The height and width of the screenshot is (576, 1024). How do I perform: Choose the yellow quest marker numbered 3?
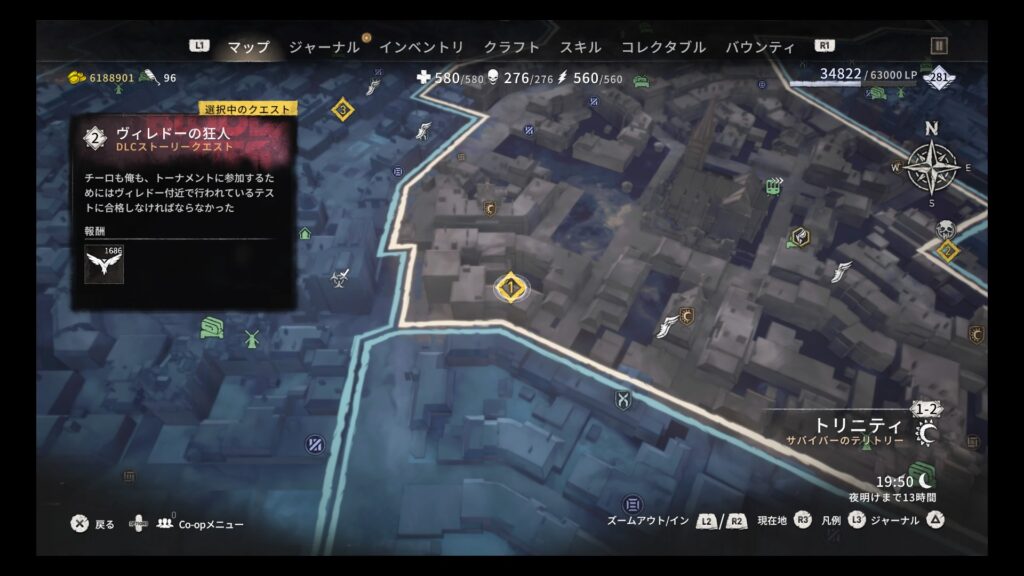[x=343, y=109]
